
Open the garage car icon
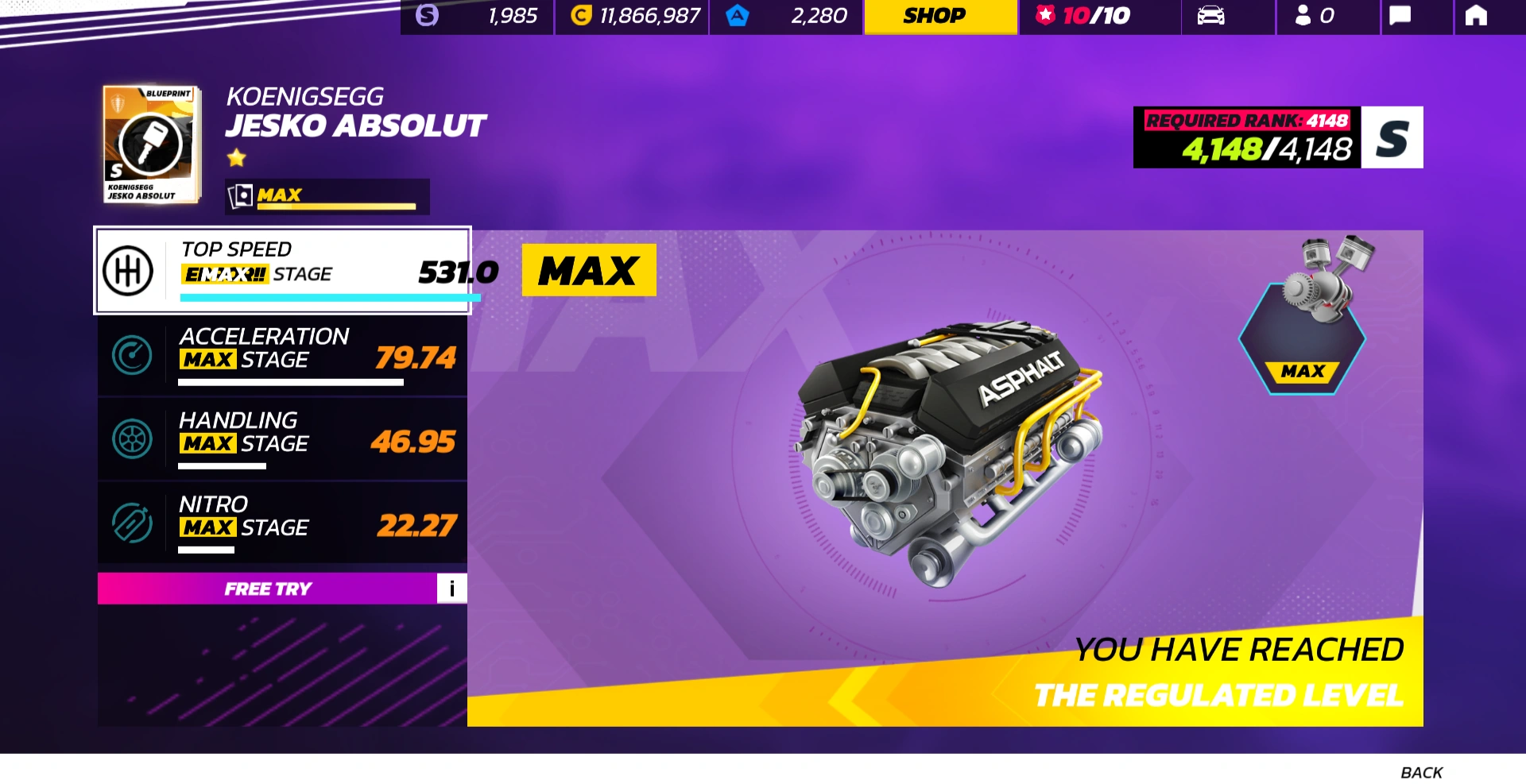pyautogui.click(x=1210, y=16)
